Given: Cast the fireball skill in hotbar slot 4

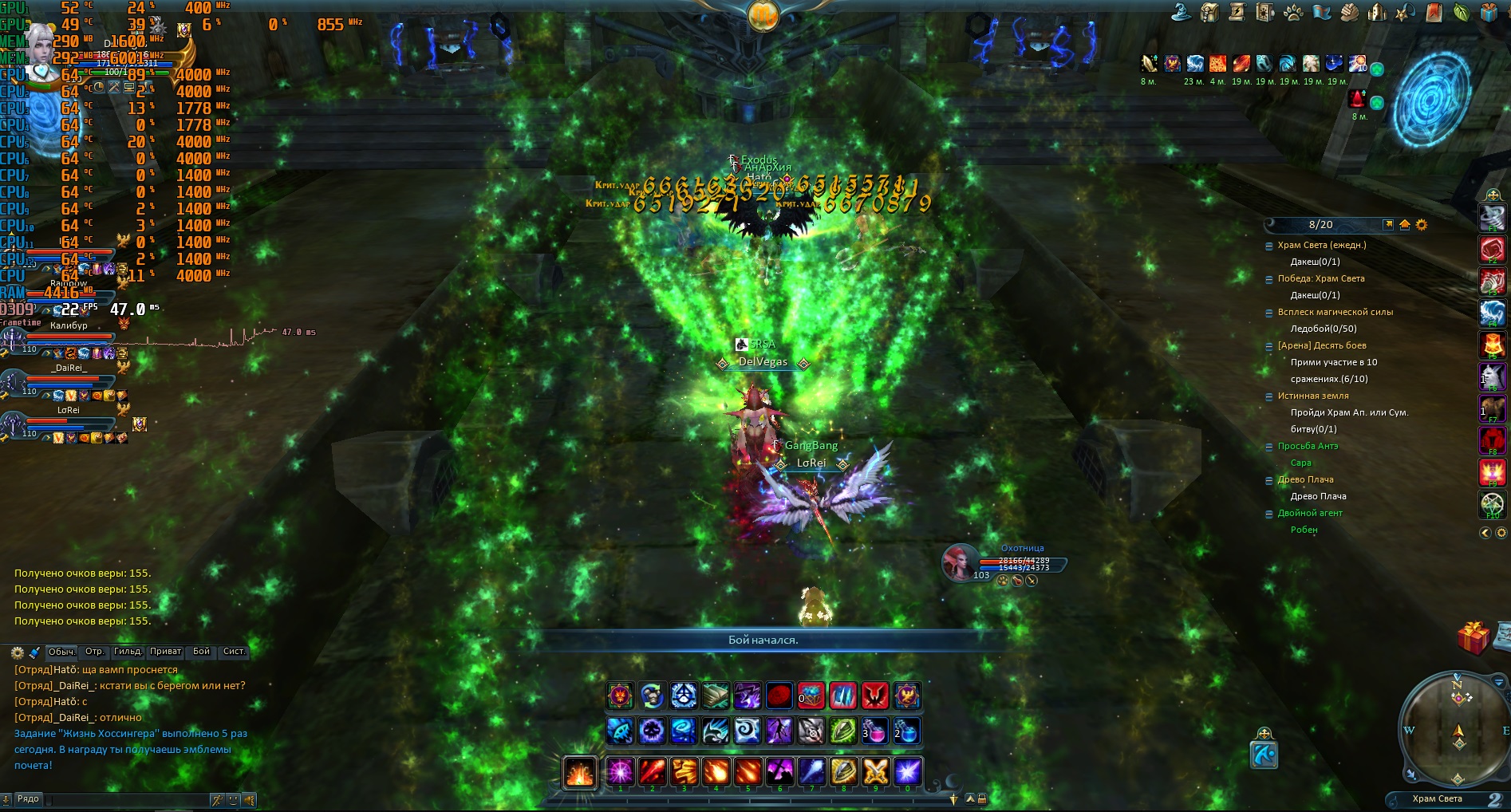Looking at the screenshot, I should click(716, 771).
